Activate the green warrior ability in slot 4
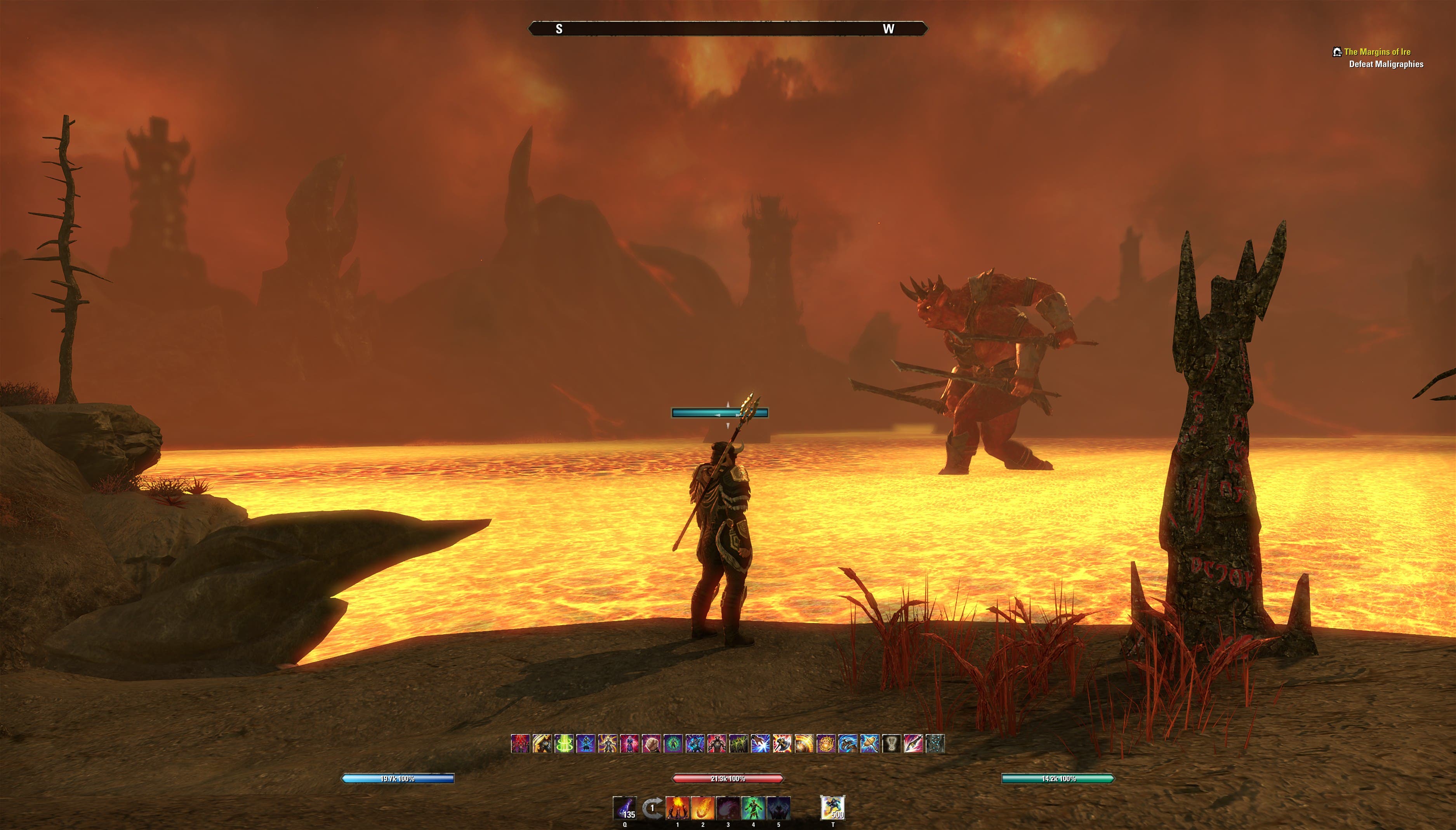The height and width of the screenshot is (830, 1456). (753, 808)
